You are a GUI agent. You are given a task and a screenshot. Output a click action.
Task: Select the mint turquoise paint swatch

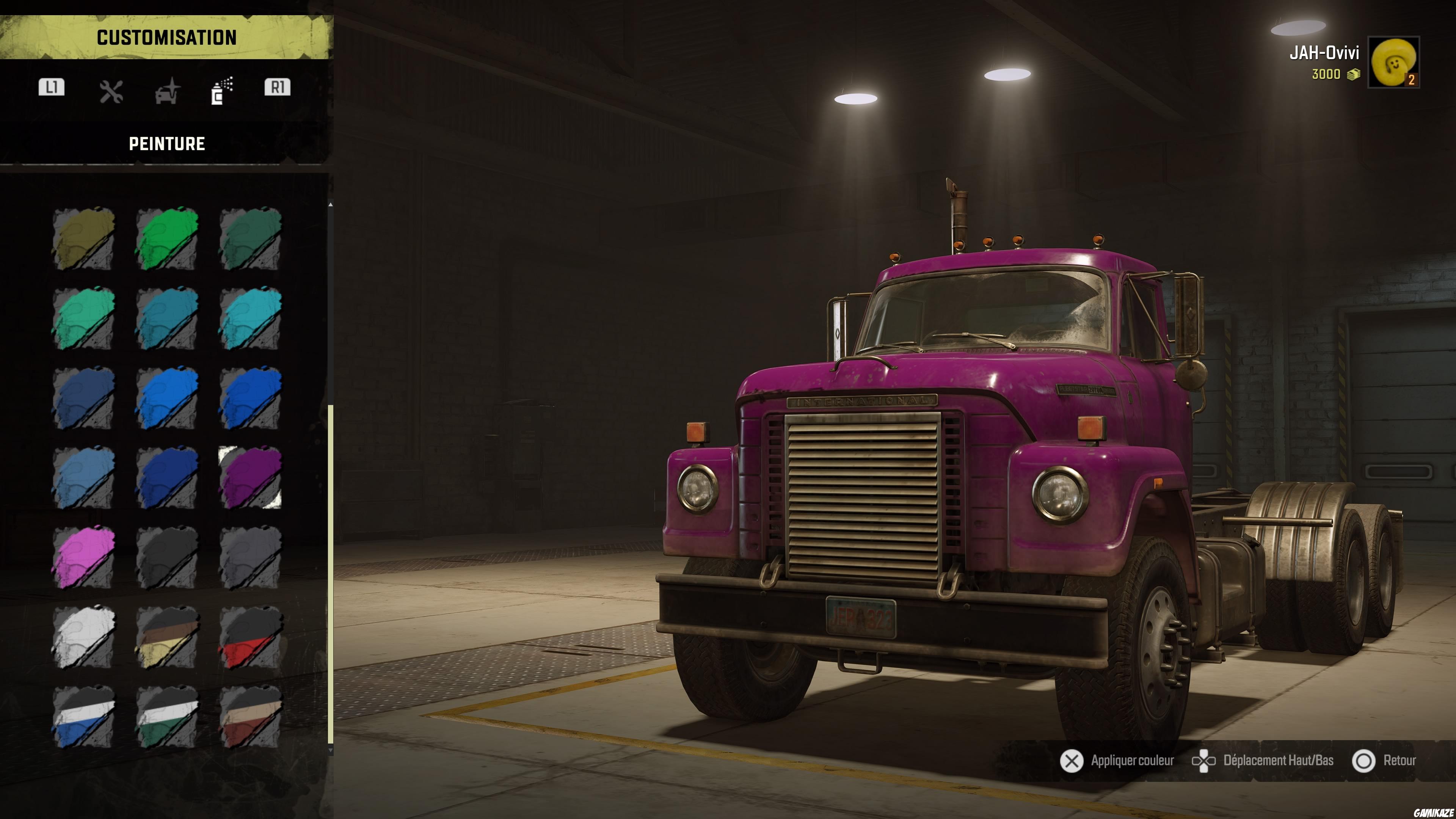[x=84, y=318]
